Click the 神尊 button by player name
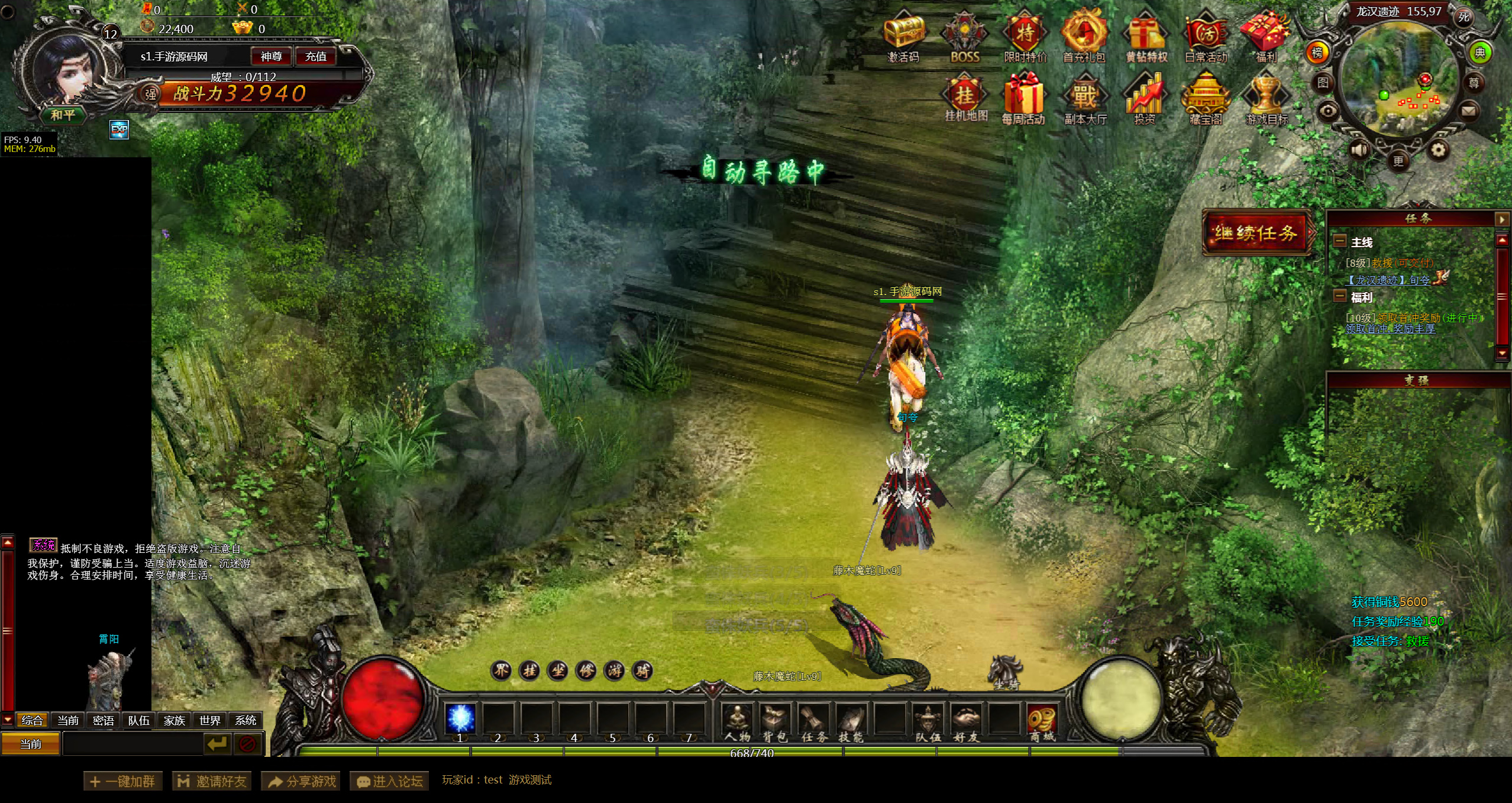1512x803 pixels. click(272, 57)
